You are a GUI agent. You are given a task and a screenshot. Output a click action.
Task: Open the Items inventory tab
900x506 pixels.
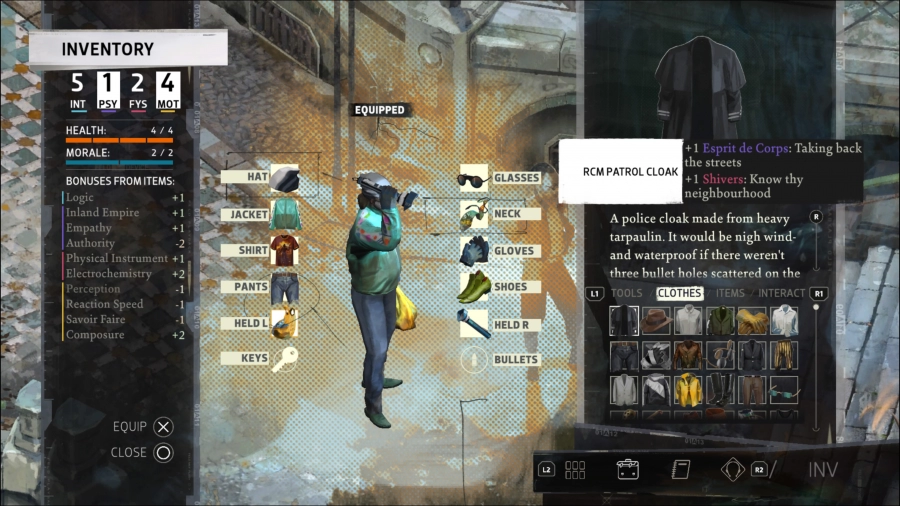[730, 293]
